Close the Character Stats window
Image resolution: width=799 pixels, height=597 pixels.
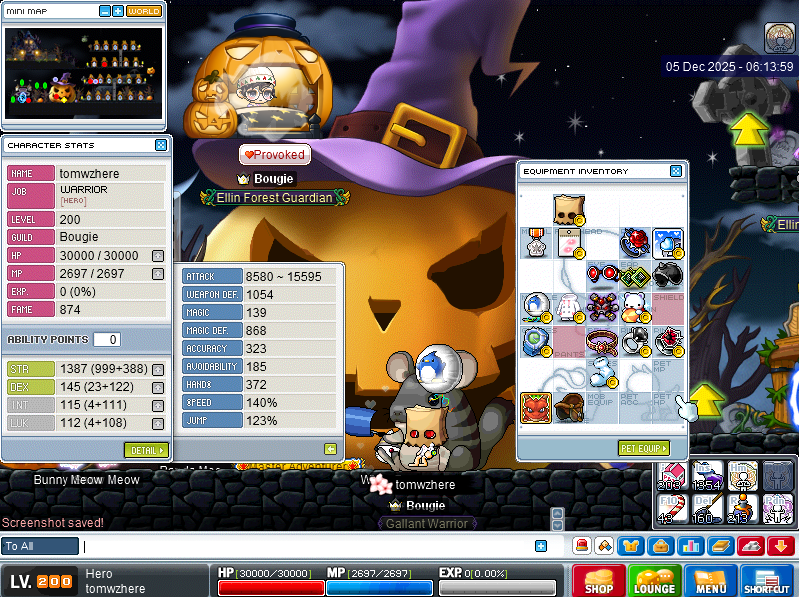point(161,145)
